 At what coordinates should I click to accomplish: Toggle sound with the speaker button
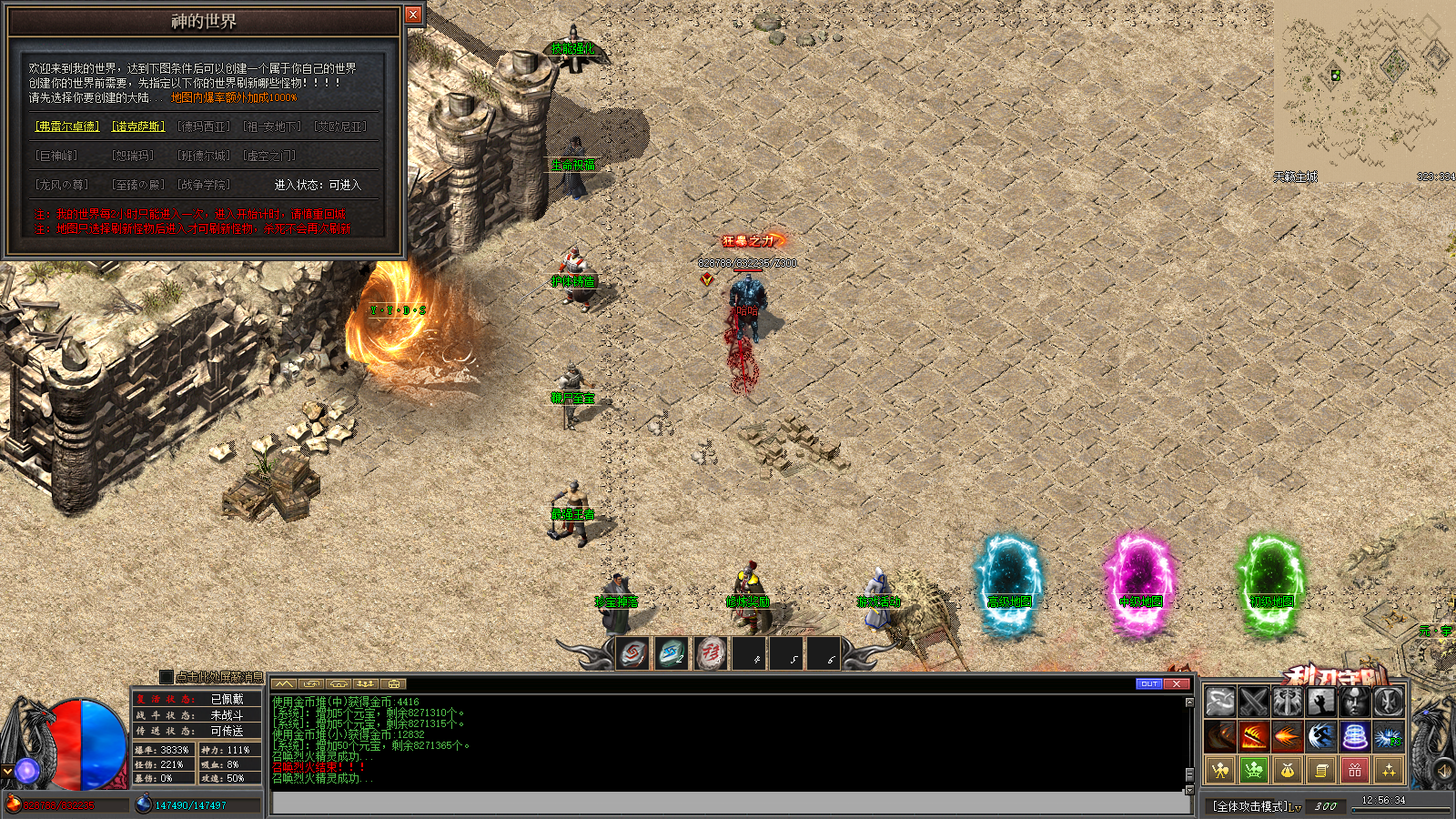[x=1444, y=771]
